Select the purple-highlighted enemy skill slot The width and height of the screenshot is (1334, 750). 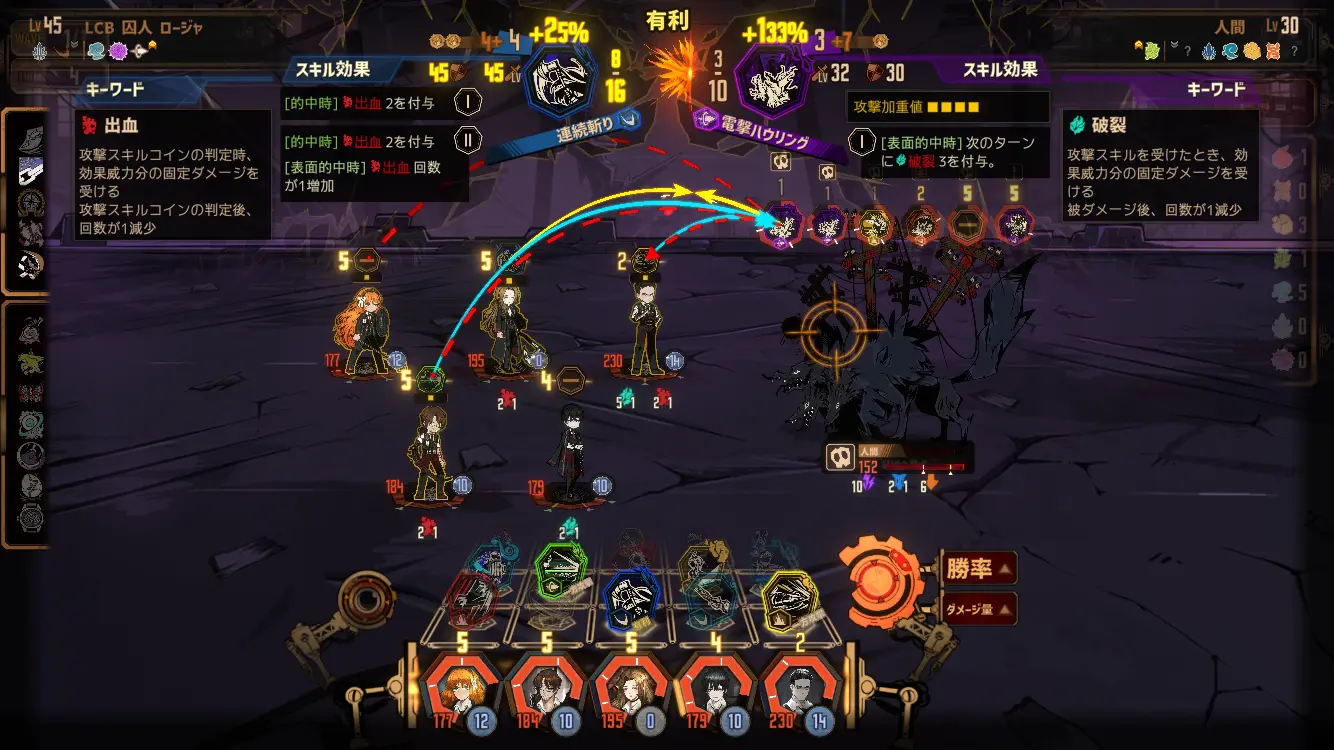click(783, 224)
